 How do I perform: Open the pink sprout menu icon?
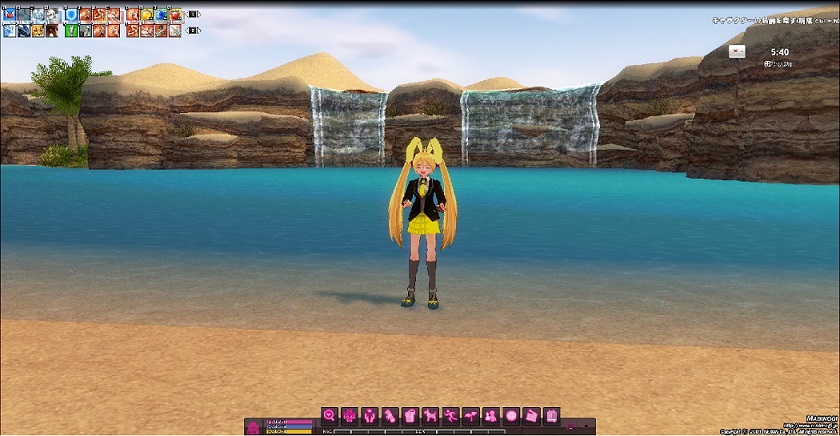pos(471,415)
